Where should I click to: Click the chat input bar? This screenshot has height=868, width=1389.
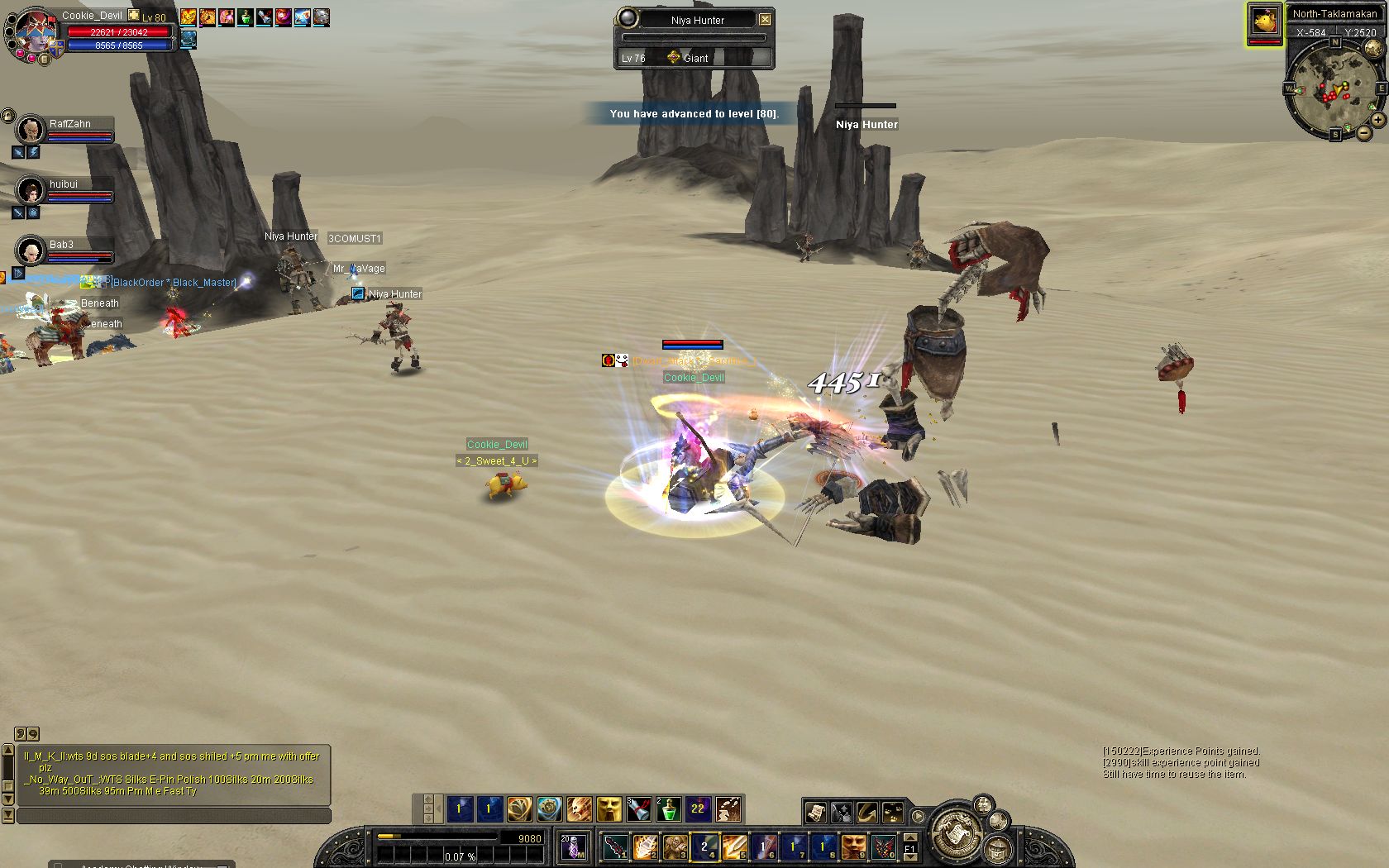174,816
